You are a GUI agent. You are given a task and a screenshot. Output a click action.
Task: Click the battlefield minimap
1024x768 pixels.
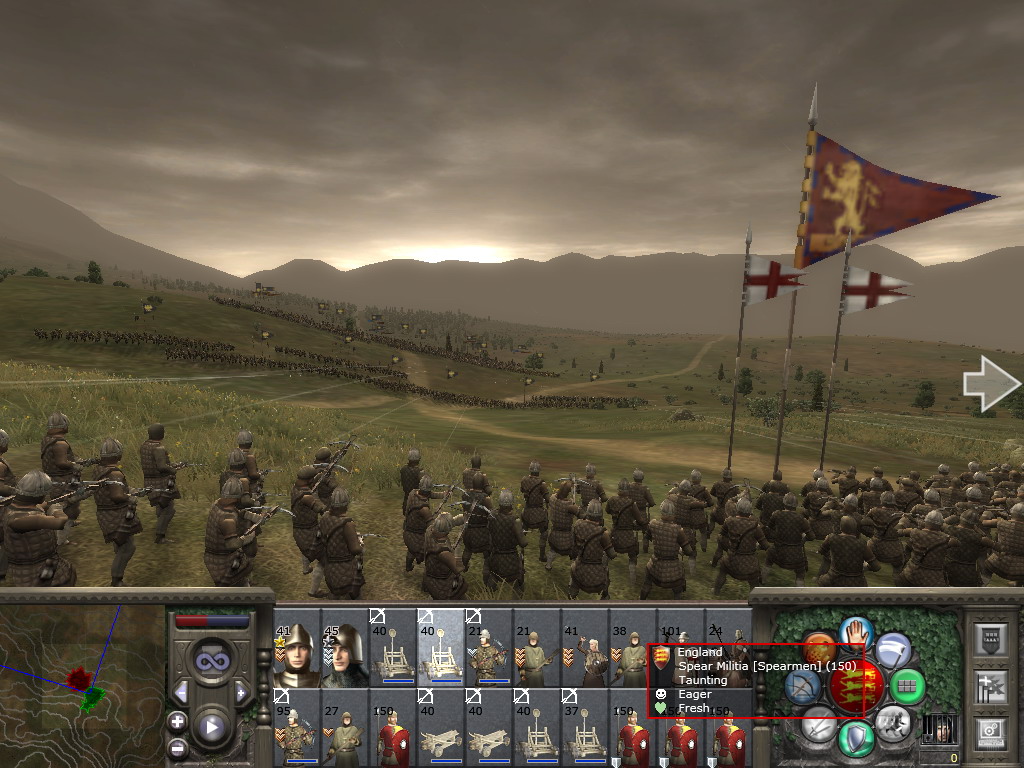(82, 685)
